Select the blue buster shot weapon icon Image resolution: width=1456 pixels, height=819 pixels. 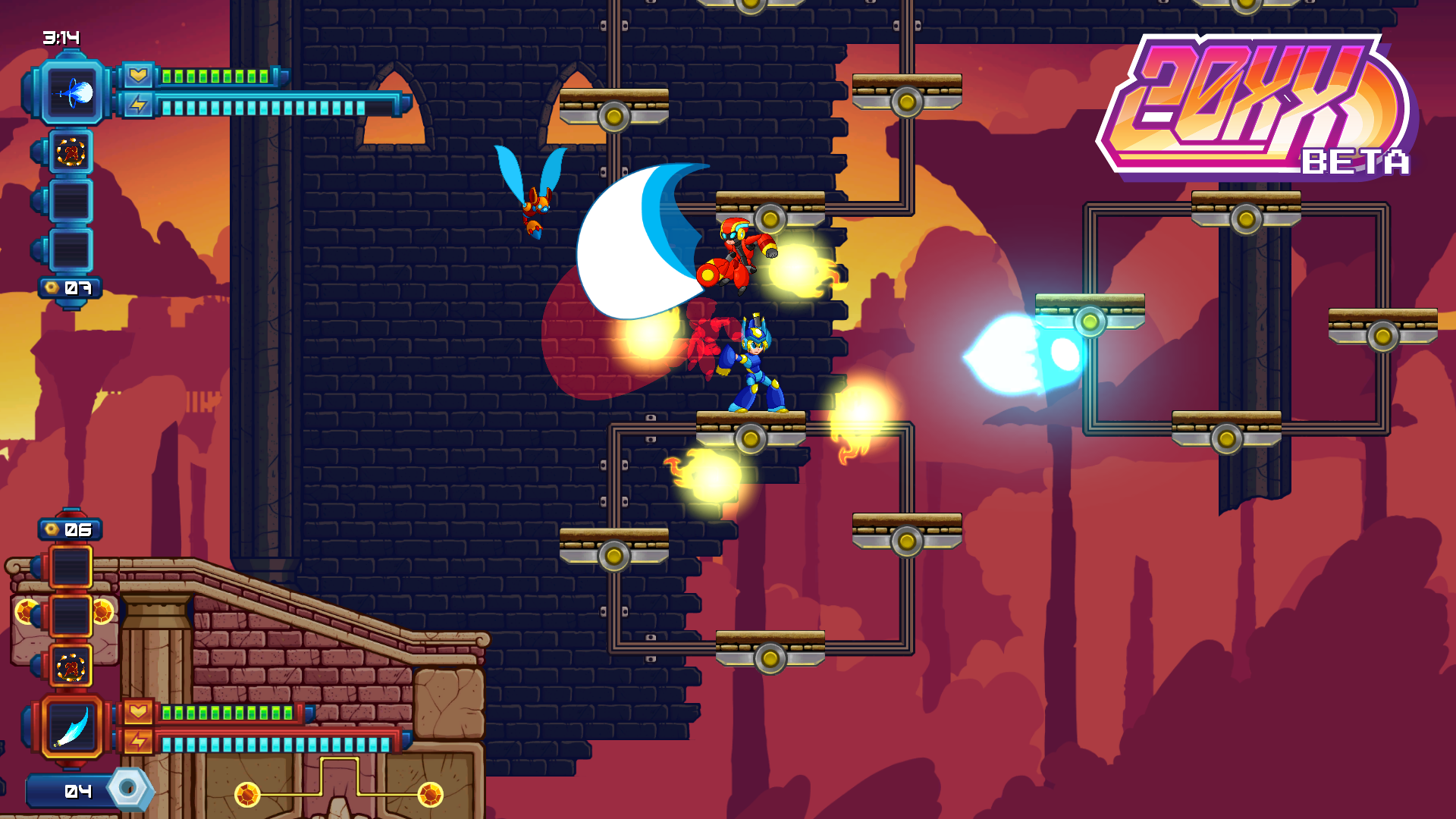(72, 93)
